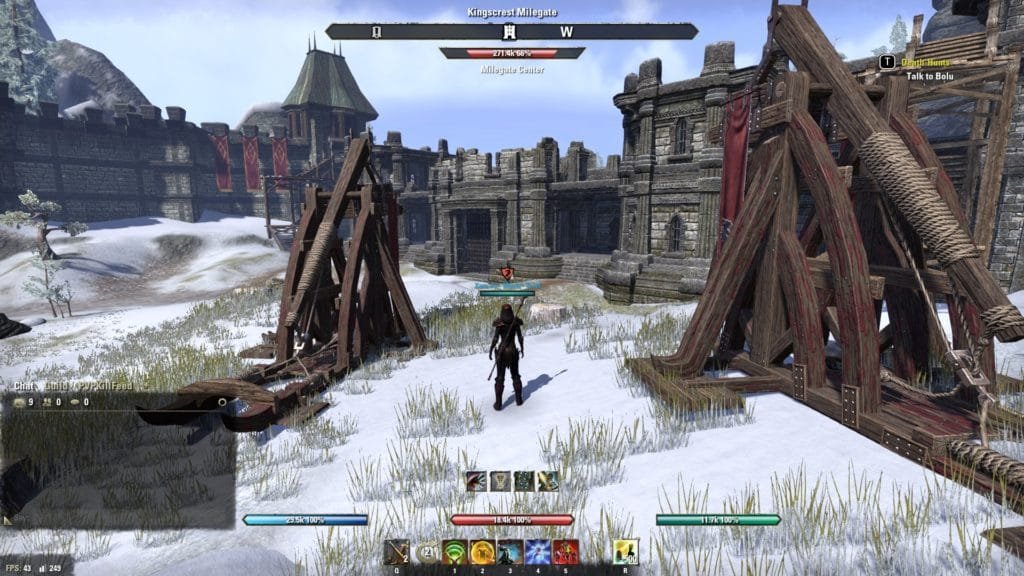The width and height of the screenshot is (1024, 576).
Task: Inspect the dark green armor buff icon
Action: click(524, 481)
